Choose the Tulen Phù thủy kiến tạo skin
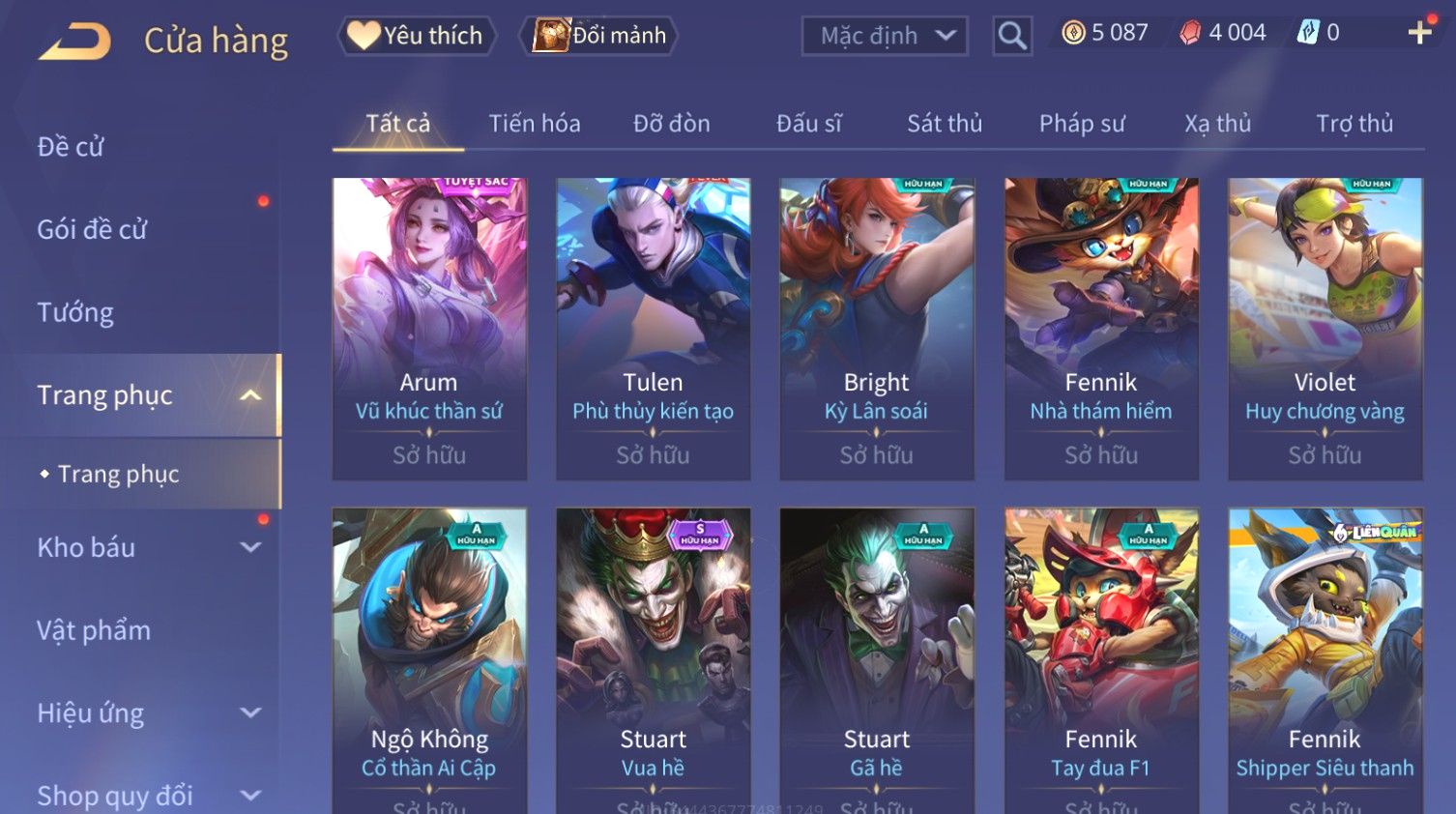 [653, 329]
